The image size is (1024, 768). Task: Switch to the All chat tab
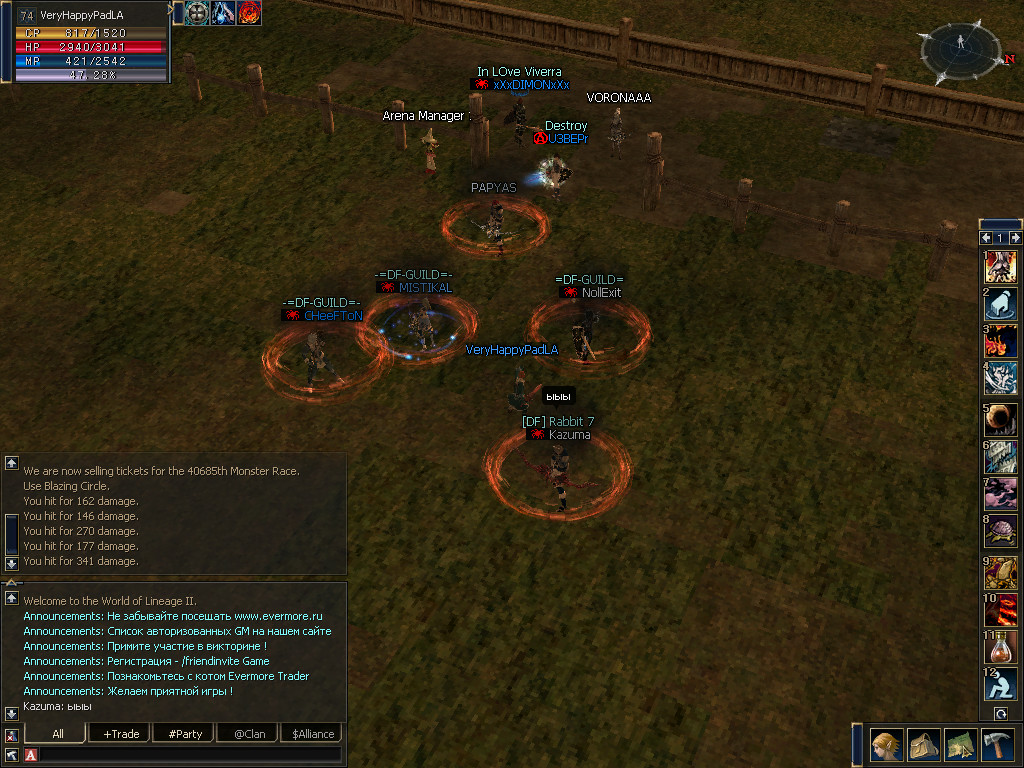58,734
